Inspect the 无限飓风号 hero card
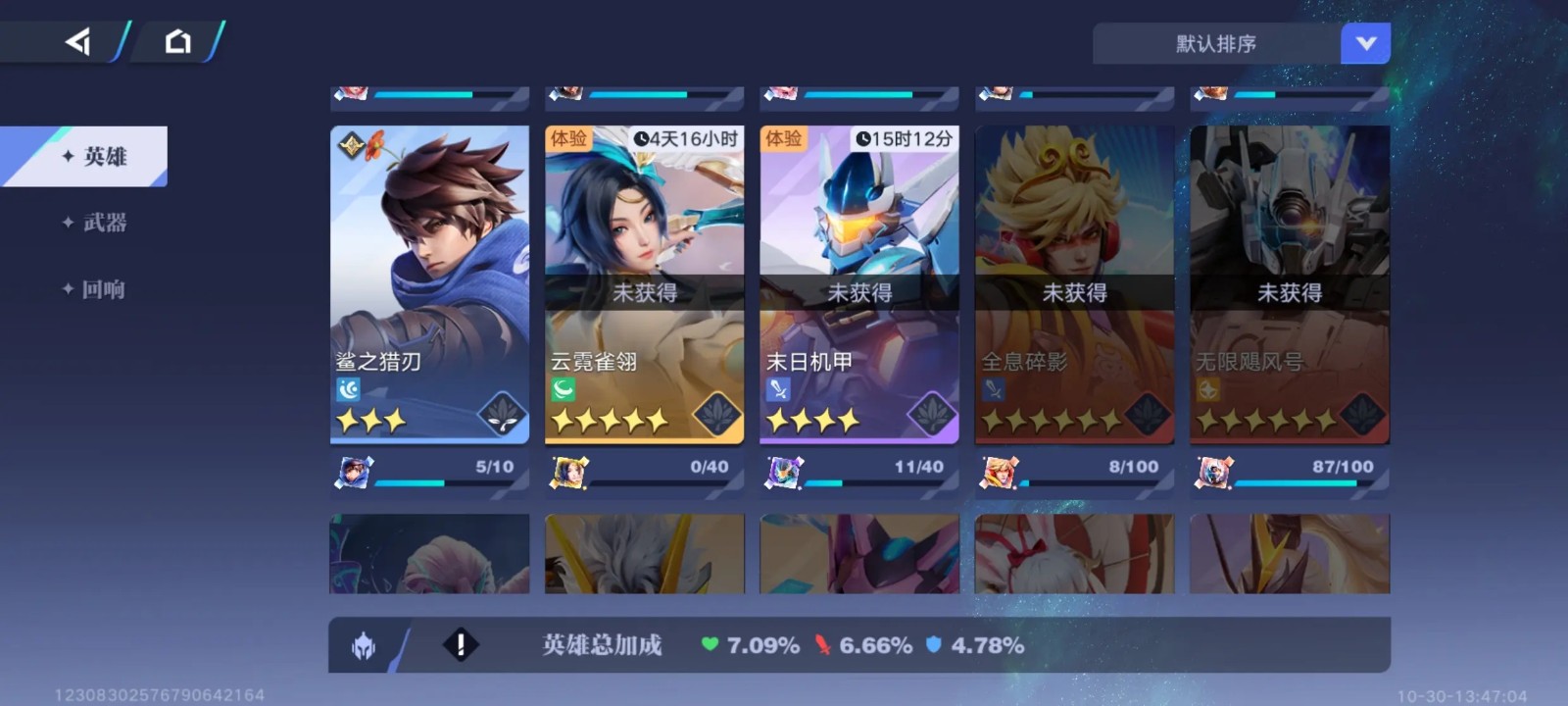Screen dimensions: 1568x706 pos(1289,284)
